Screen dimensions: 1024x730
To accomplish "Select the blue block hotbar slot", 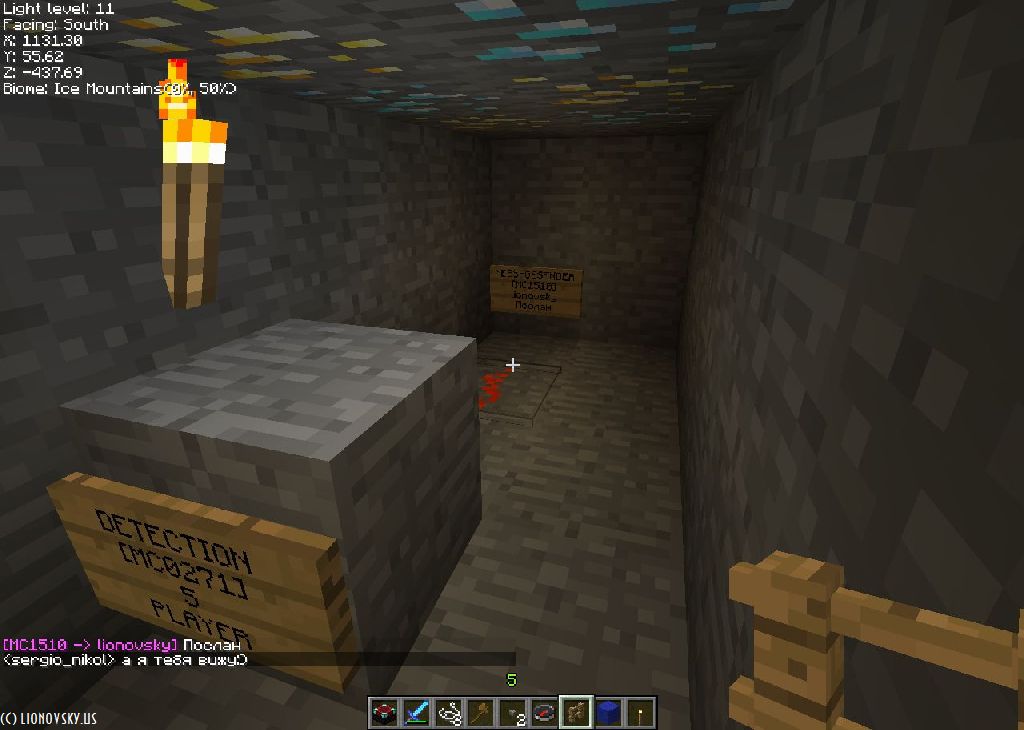I will [x=608, y=713].
